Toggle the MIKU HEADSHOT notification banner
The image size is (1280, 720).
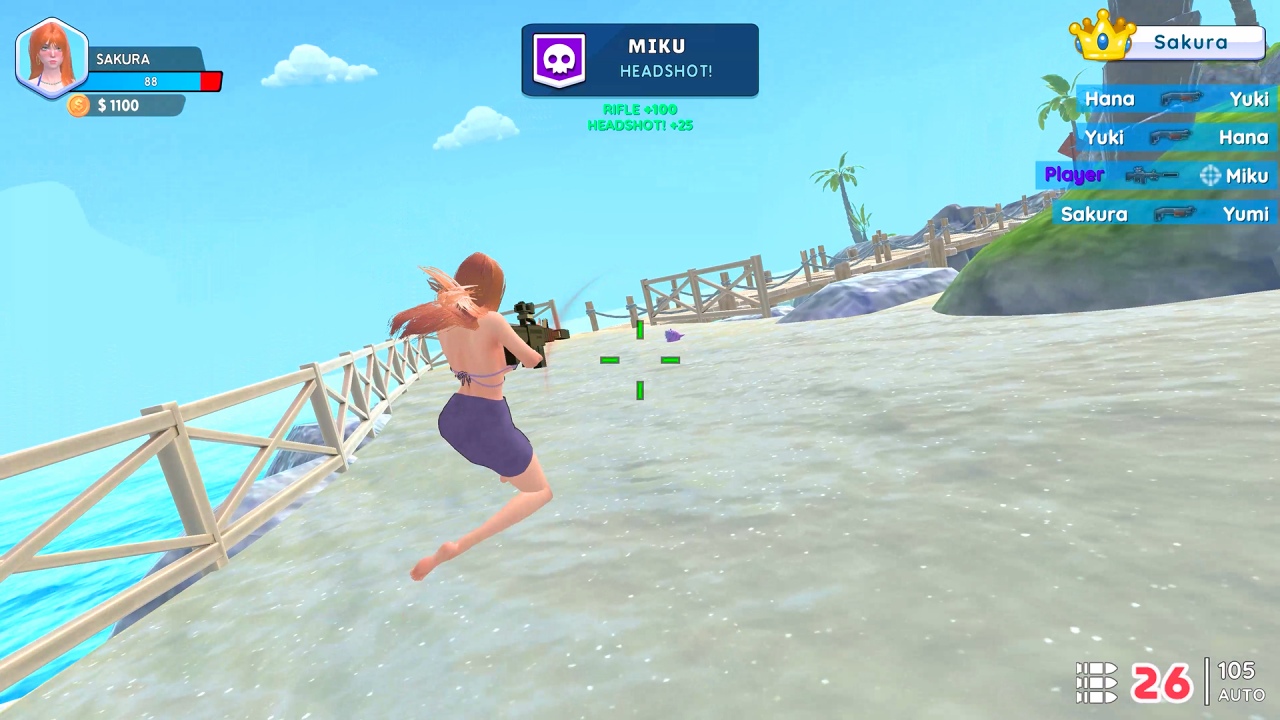point(640,59)
